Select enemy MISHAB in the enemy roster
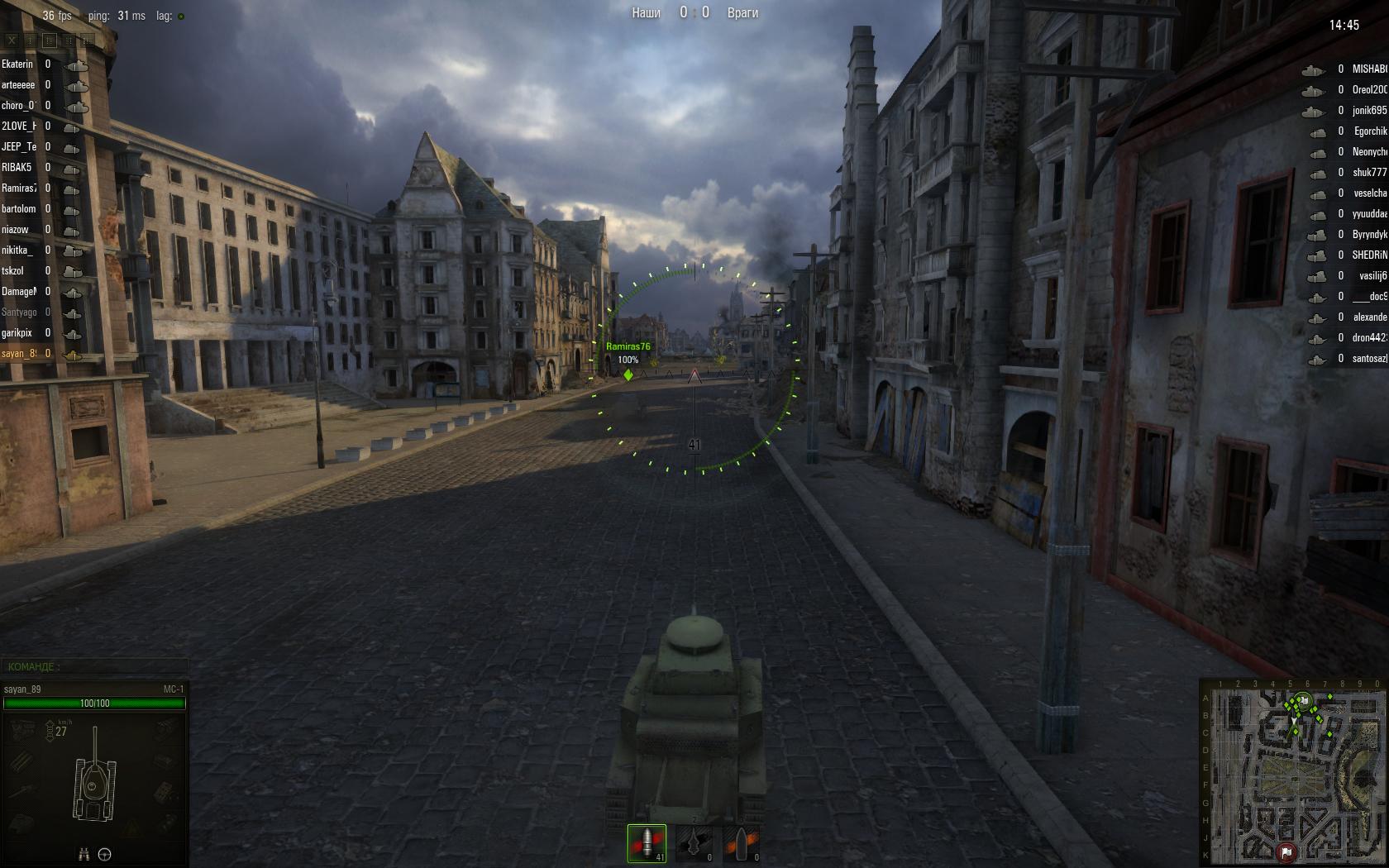The width and height of the screenshot is (1389, 868). 1369,69
